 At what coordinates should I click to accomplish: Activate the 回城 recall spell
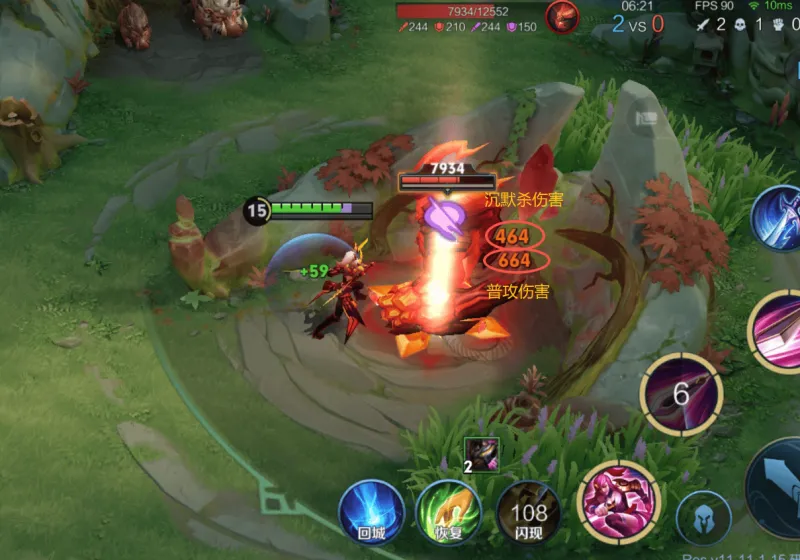pyautogui.click(x=371, y=510)
